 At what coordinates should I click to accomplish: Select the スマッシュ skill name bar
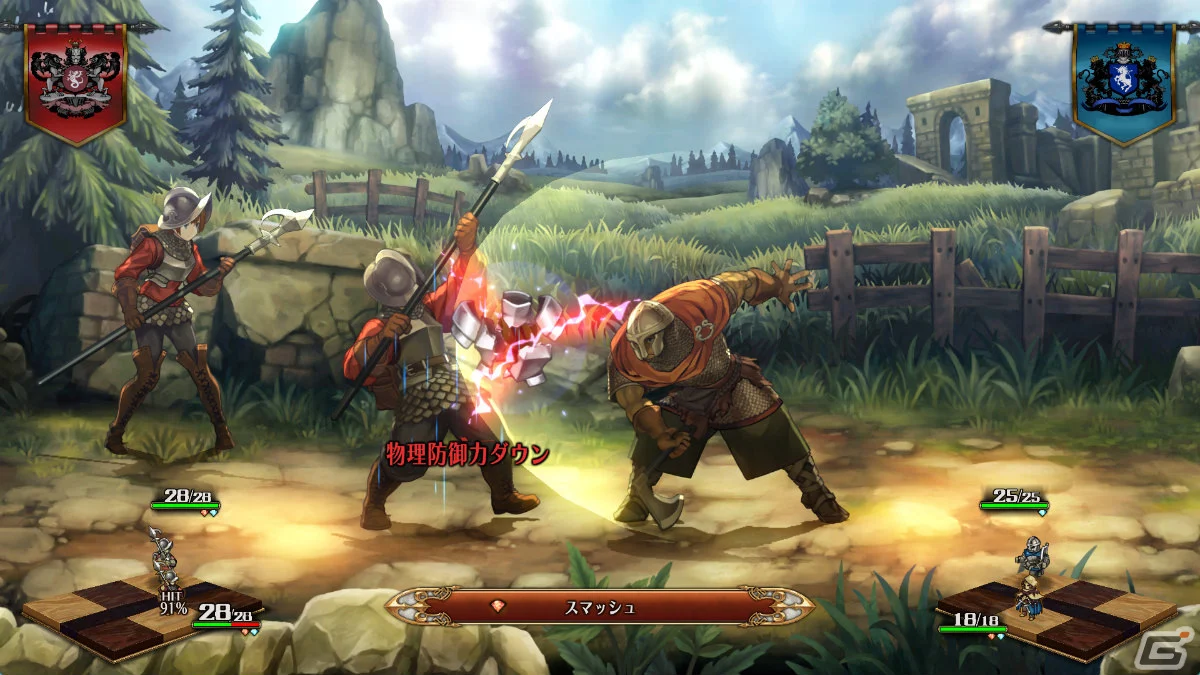click(600, 606)
